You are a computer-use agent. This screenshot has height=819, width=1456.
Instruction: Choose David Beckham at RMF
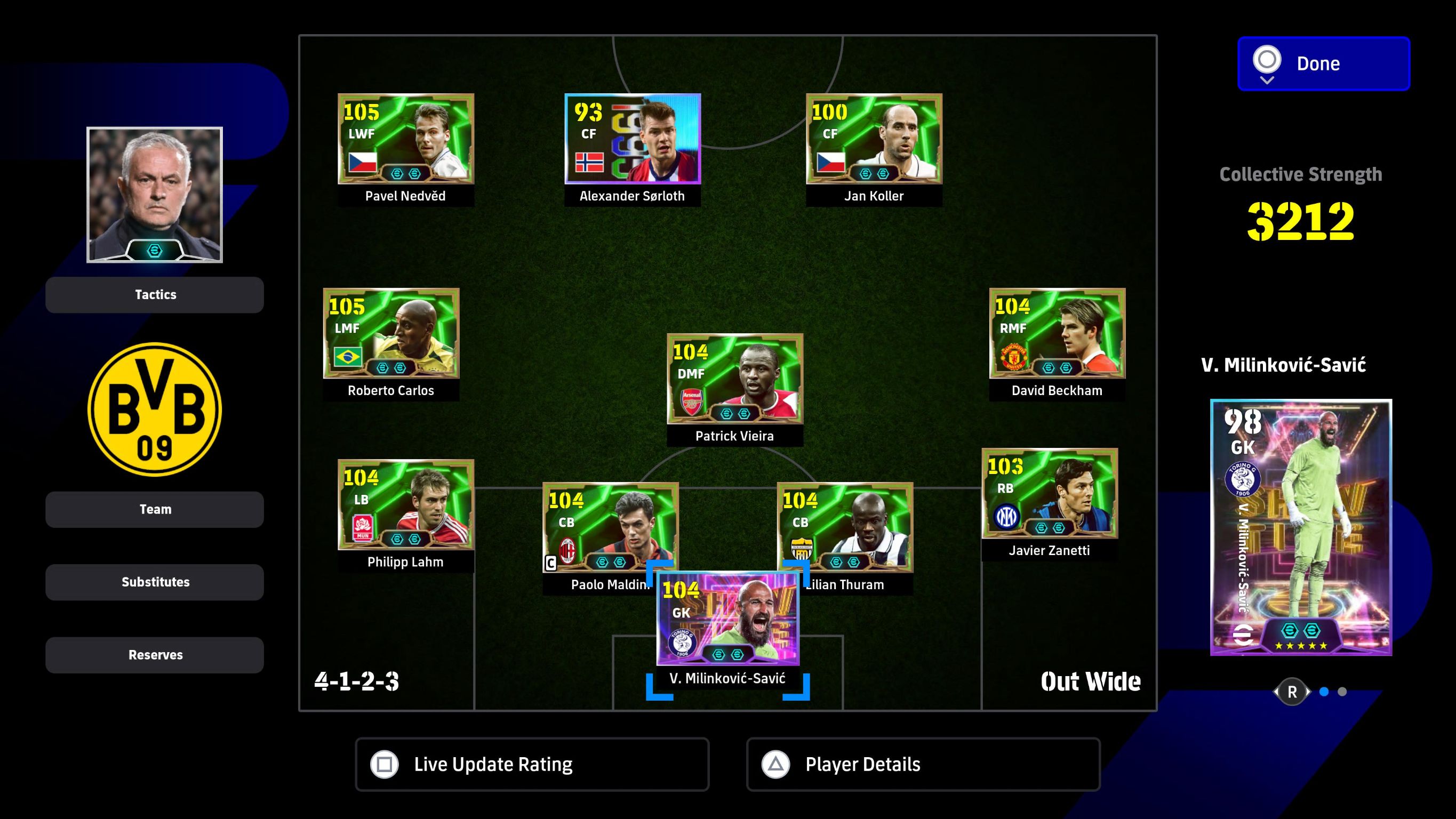[x=1057, y=333]
